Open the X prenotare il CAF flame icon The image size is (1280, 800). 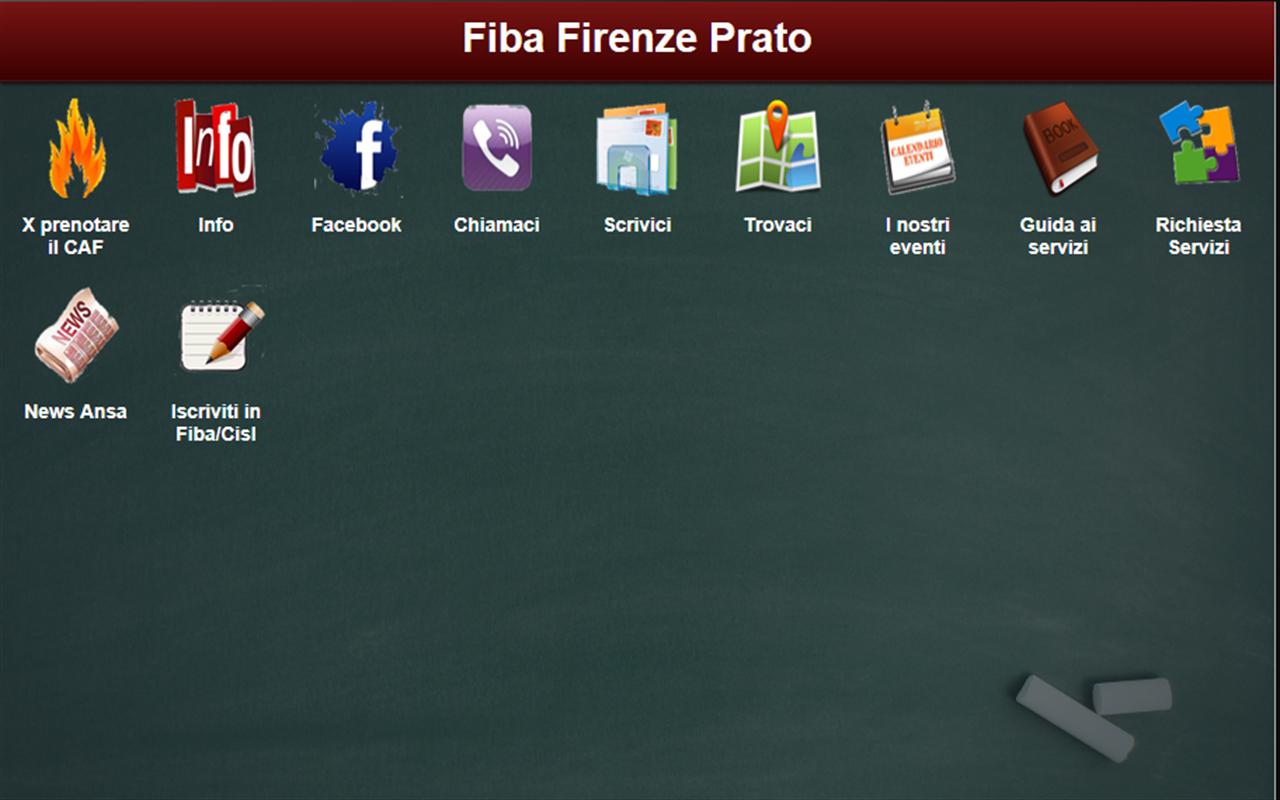[x=77, y=150]
